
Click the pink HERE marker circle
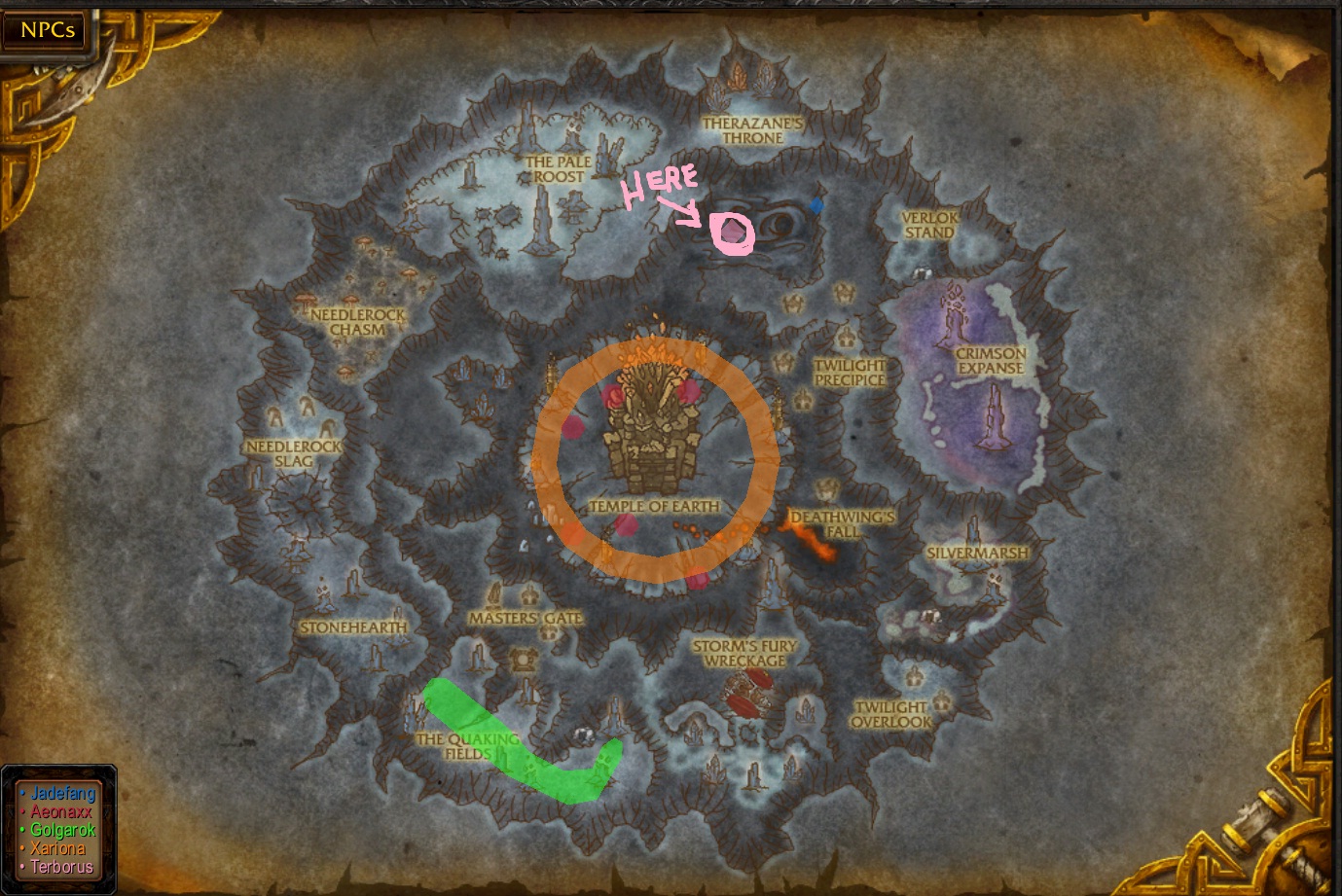click(733, 233)
